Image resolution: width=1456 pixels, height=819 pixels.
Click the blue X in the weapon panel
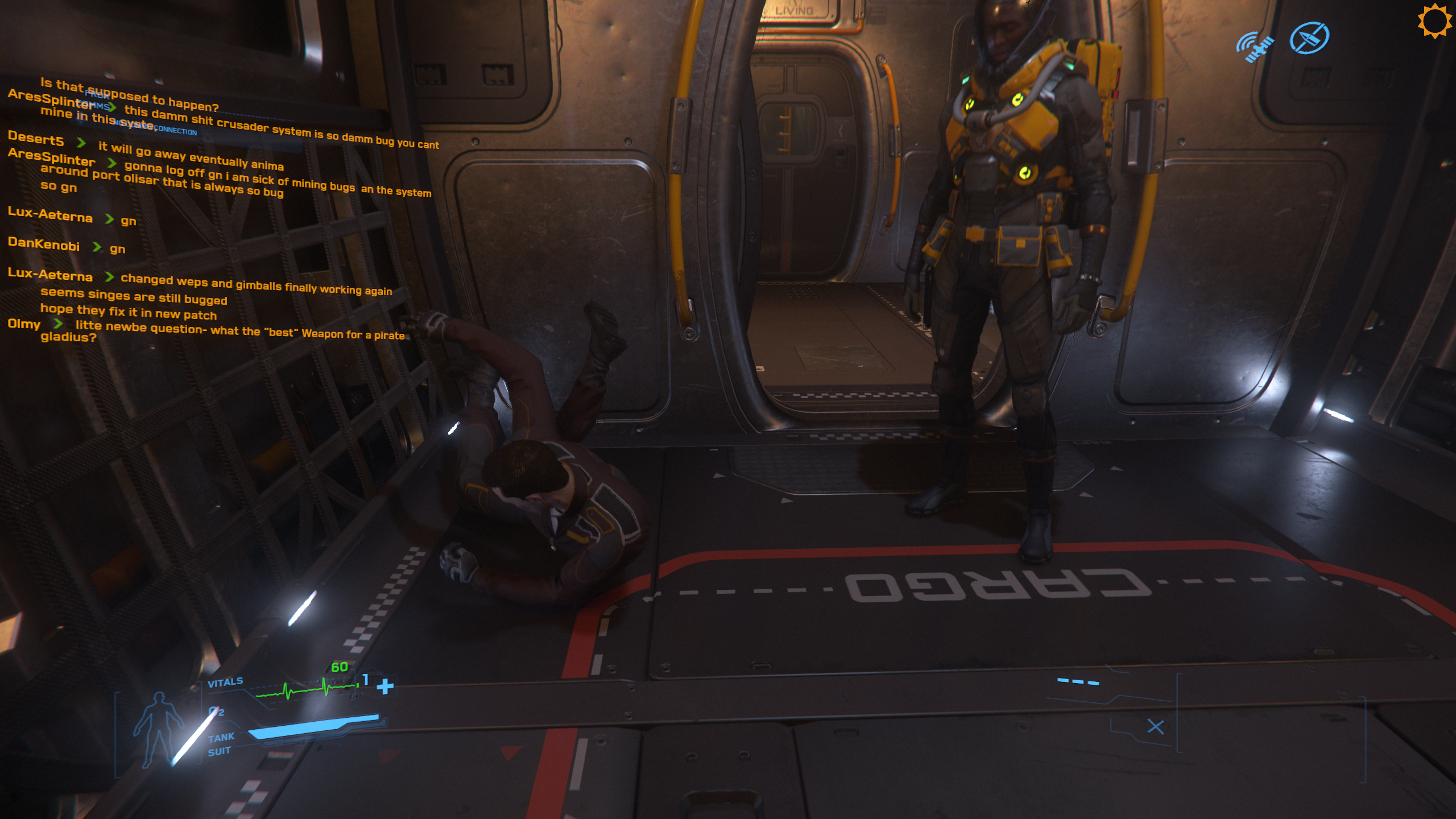click(x=1155, y=726)
